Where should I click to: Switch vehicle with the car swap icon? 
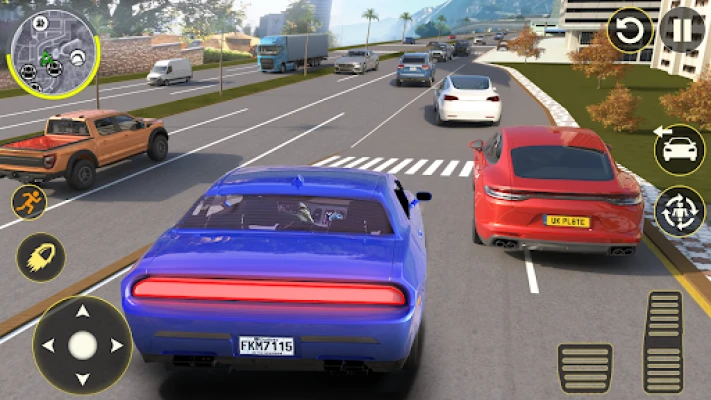coord(679,150)
